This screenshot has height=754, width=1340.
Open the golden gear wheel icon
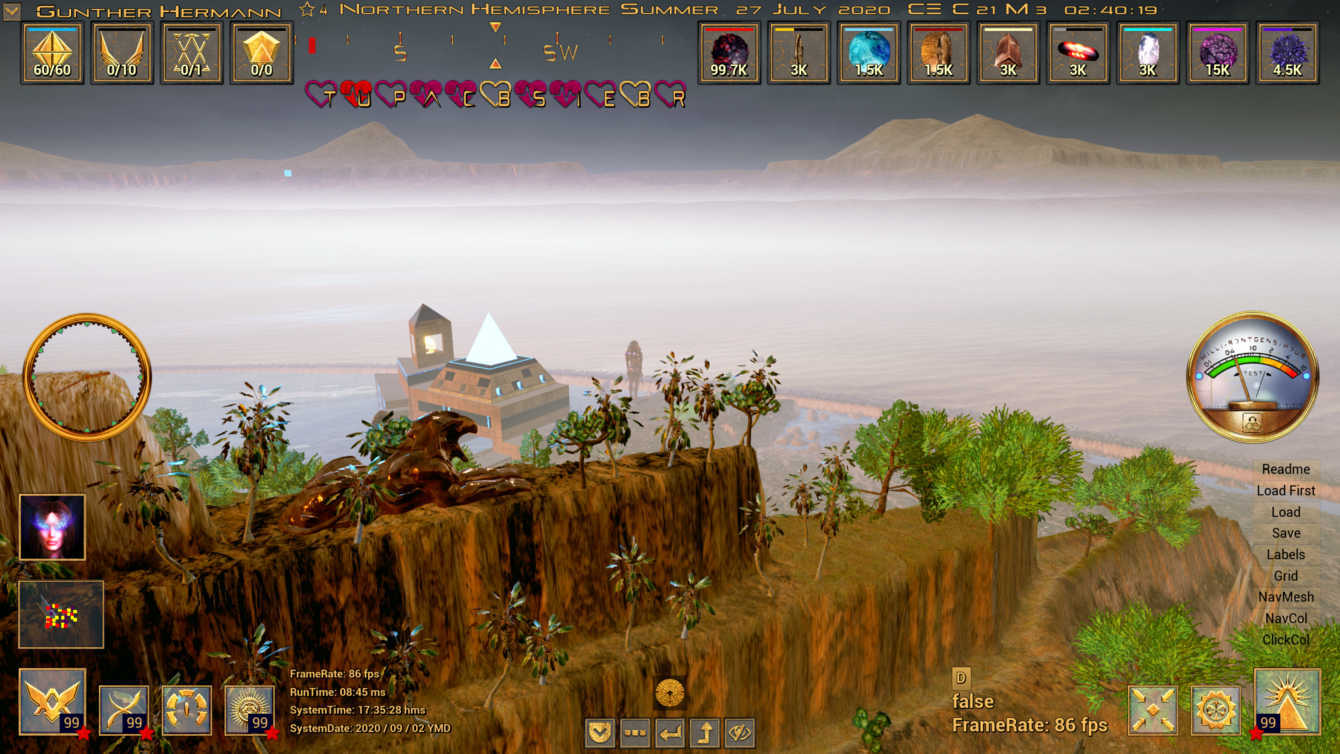[x=1215, y=710]
